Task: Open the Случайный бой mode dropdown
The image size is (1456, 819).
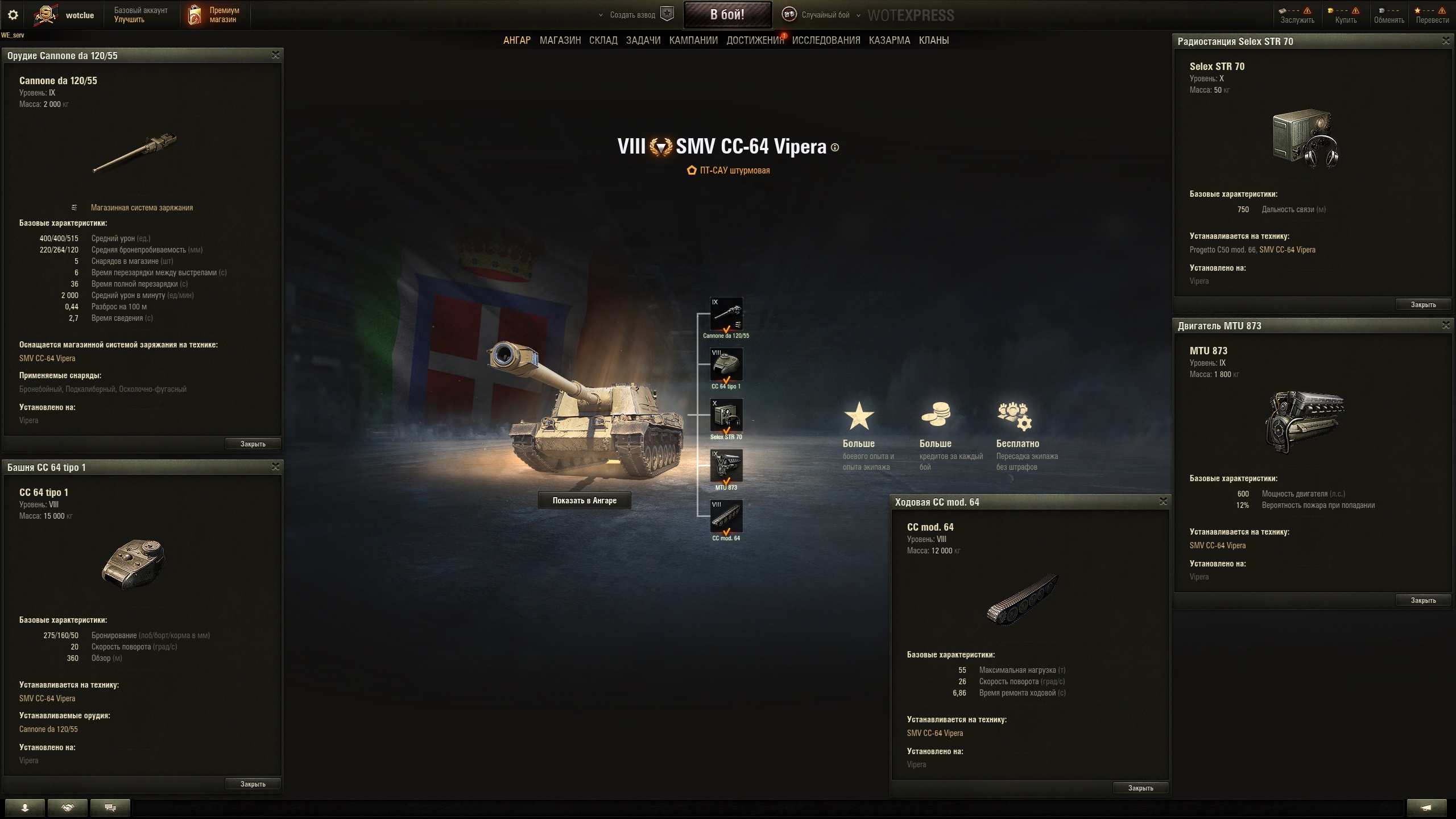Action: [x=825, y=15]
